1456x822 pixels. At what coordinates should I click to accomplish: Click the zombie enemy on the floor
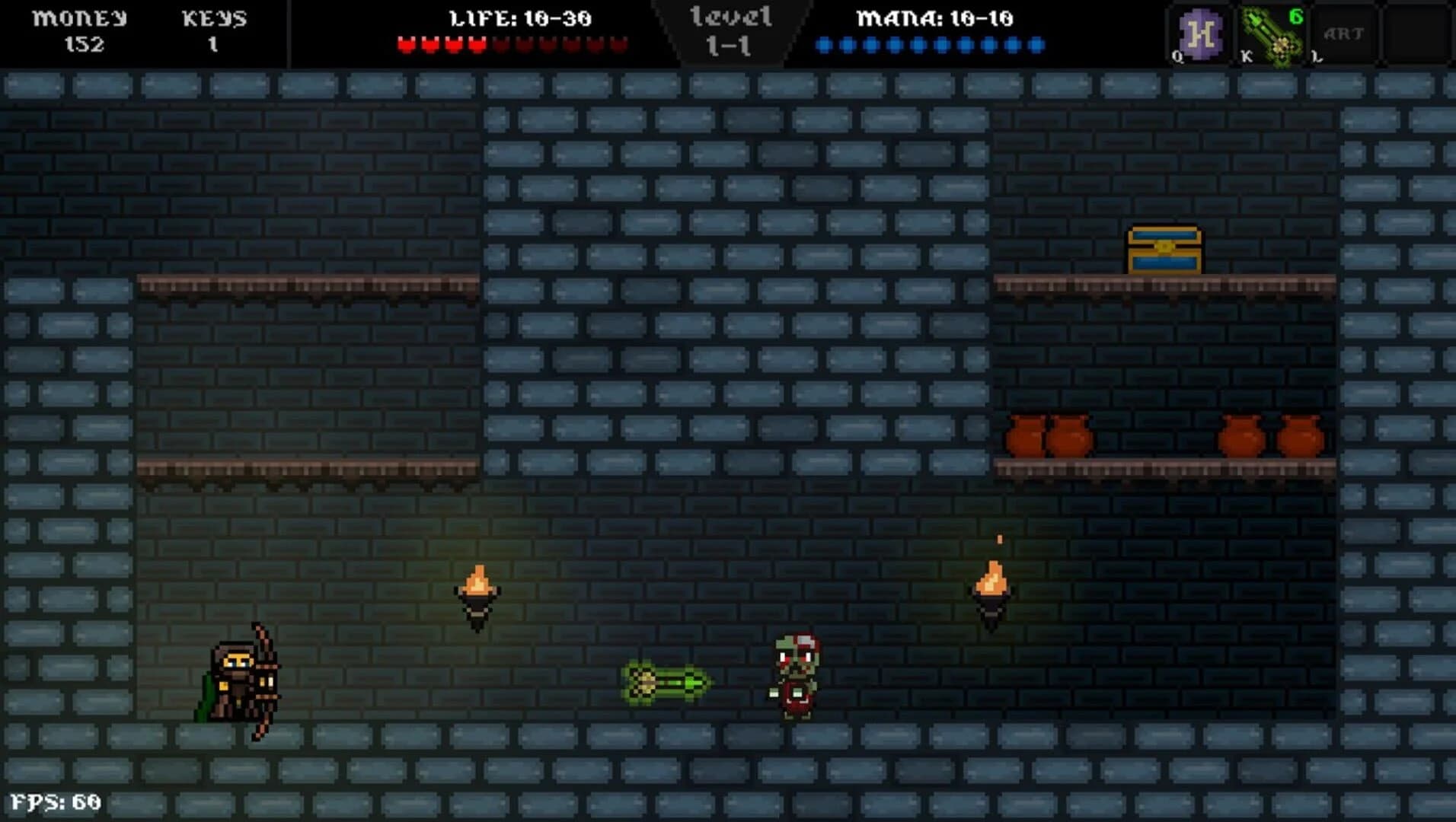[794, 677]
